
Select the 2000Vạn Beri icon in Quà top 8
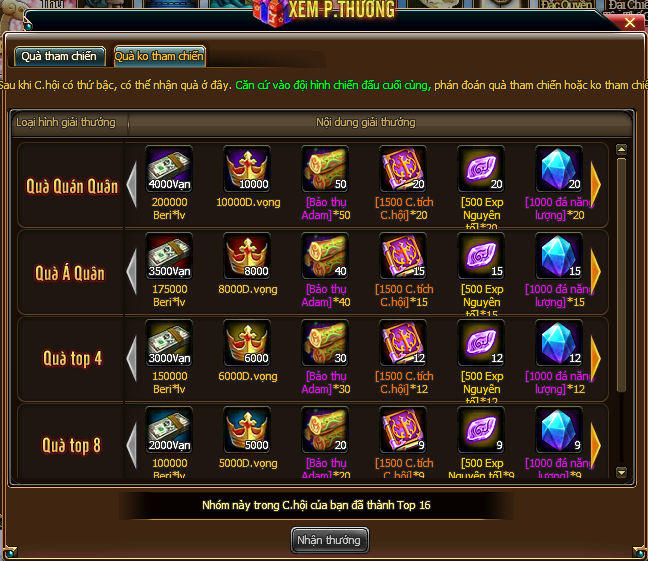click(x=169, y=431)
